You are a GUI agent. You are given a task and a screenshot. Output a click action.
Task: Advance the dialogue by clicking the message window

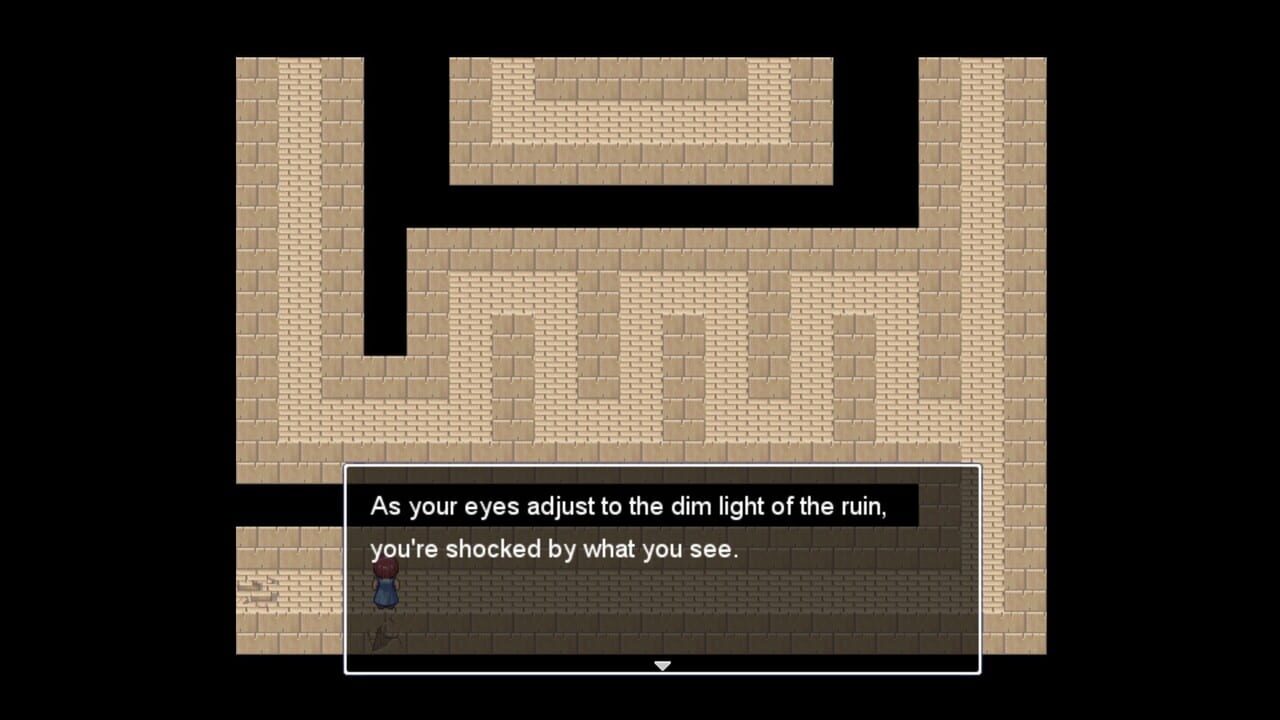tap(700, 600)
